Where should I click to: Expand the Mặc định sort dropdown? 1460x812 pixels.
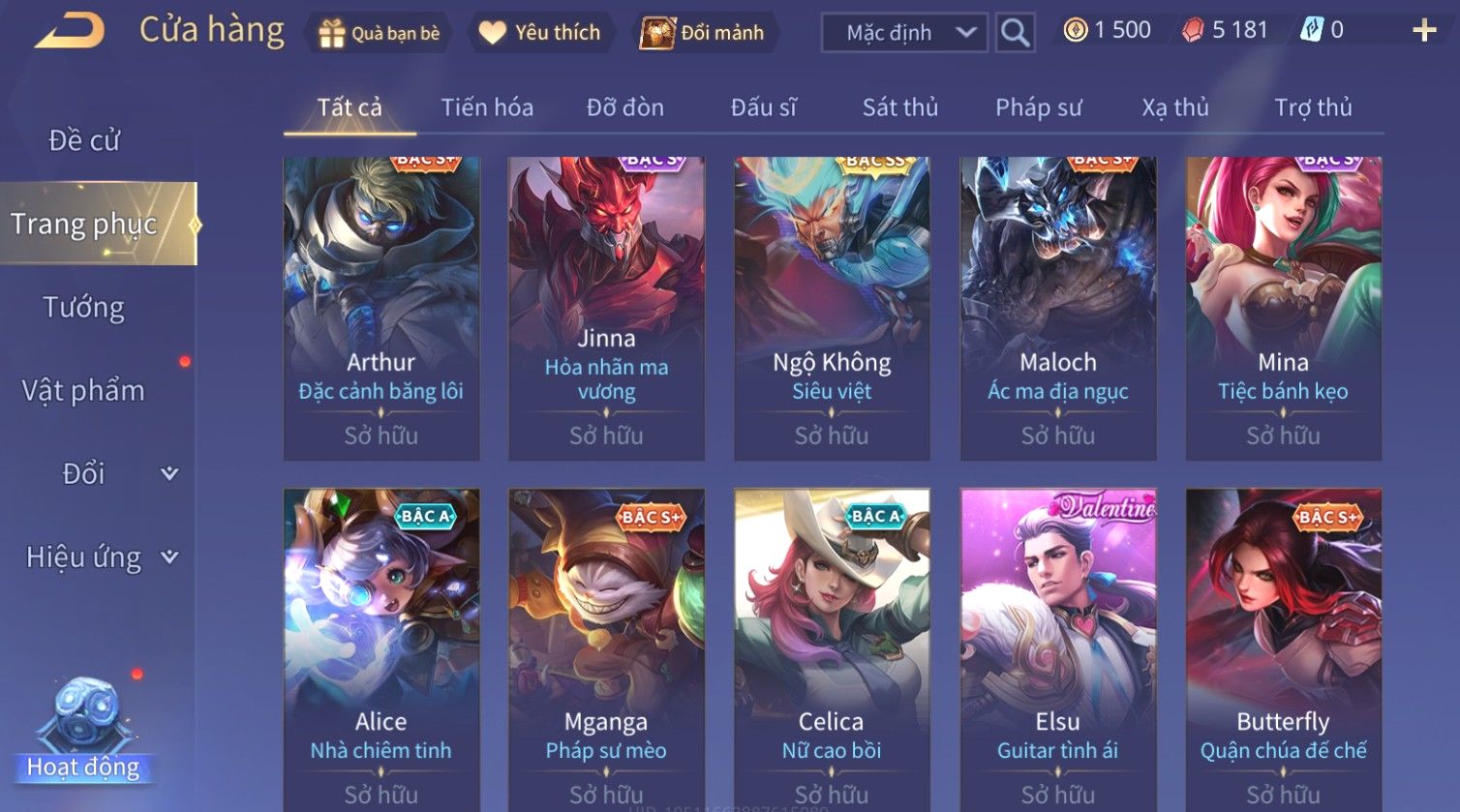903,33
